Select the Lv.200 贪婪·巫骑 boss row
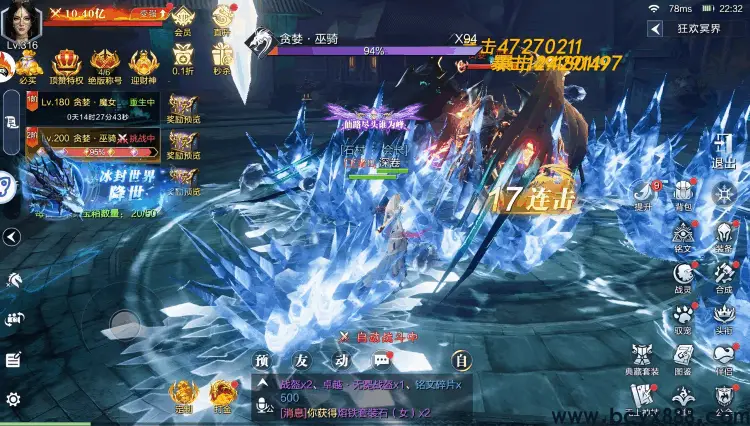Image resolution: width=750 pixels, height=426 pixels. (x=92, y=144)
